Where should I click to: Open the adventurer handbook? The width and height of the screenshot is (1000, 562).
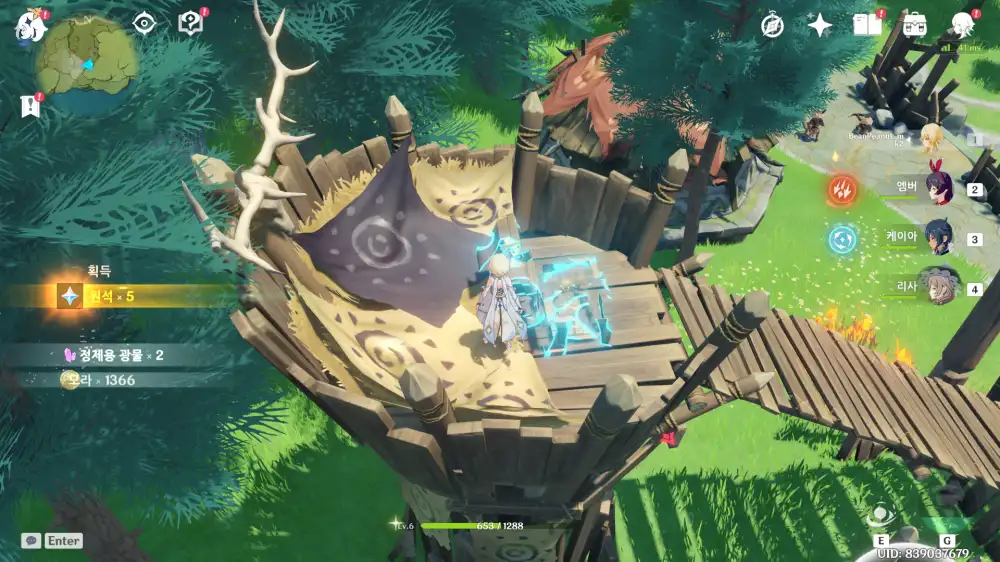[866, 25]
